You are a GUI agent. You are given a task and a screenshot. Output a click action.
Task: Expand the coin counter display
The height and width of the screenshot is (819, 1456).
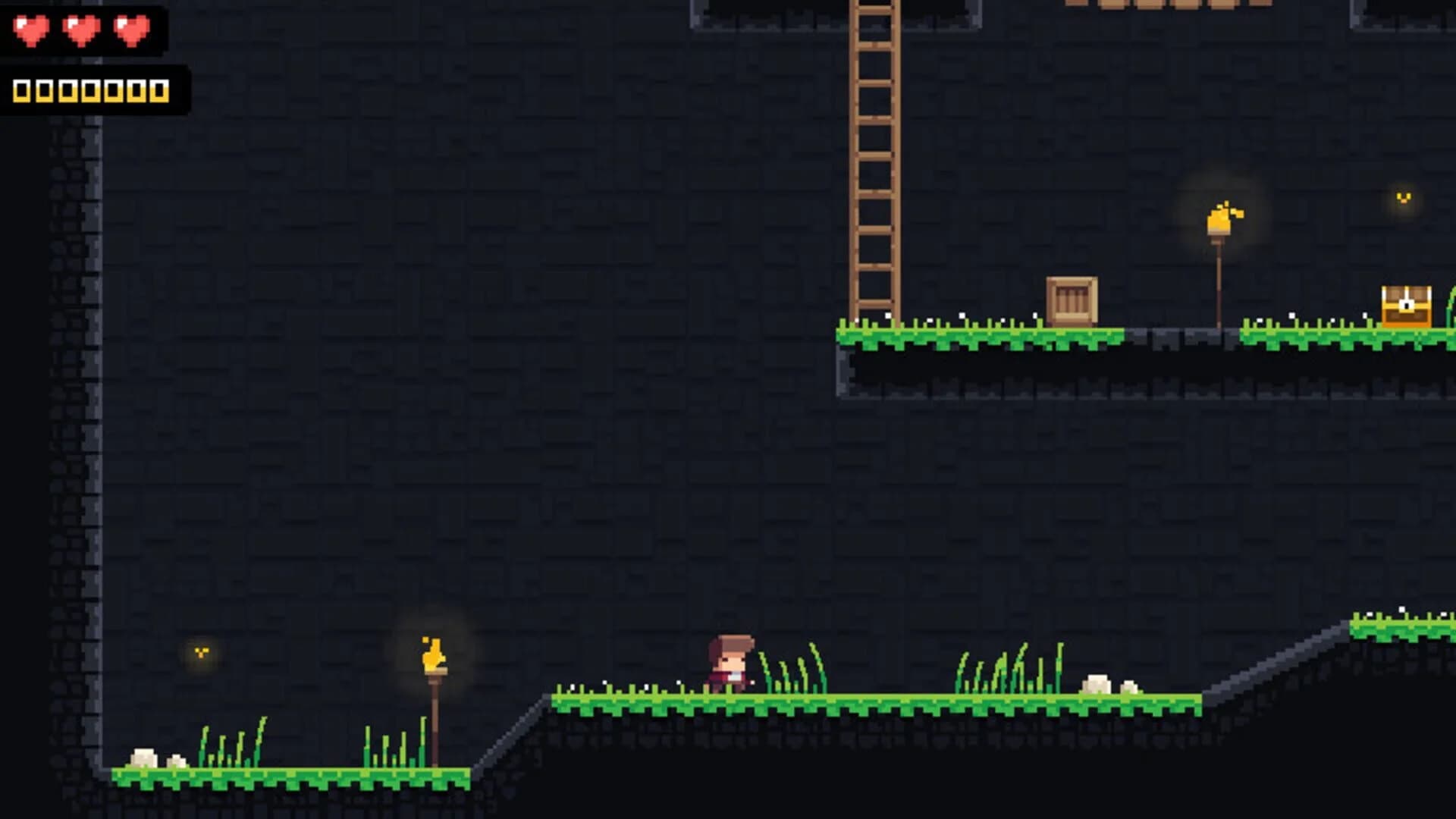[91, 89]
